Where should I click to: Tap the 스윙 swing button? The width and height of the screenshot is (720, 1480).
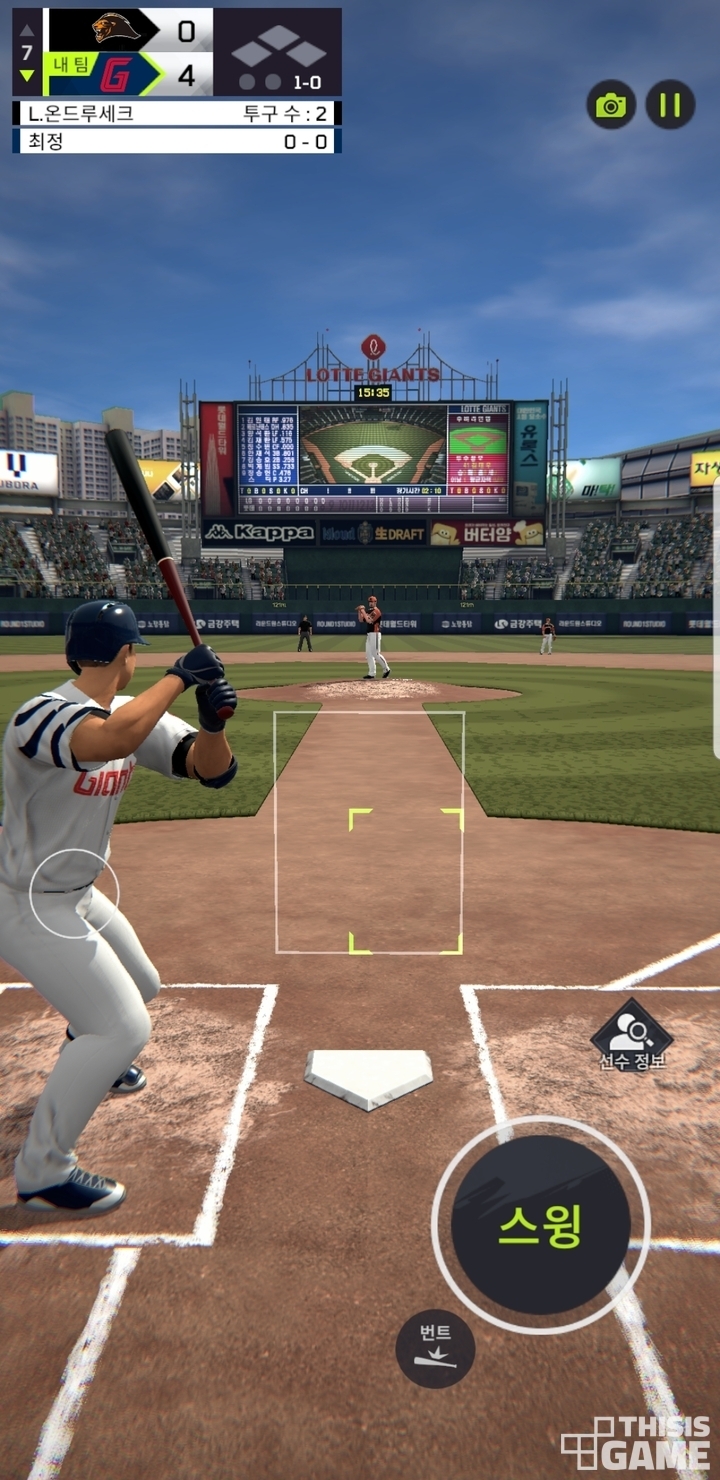tap(540, 1225)
